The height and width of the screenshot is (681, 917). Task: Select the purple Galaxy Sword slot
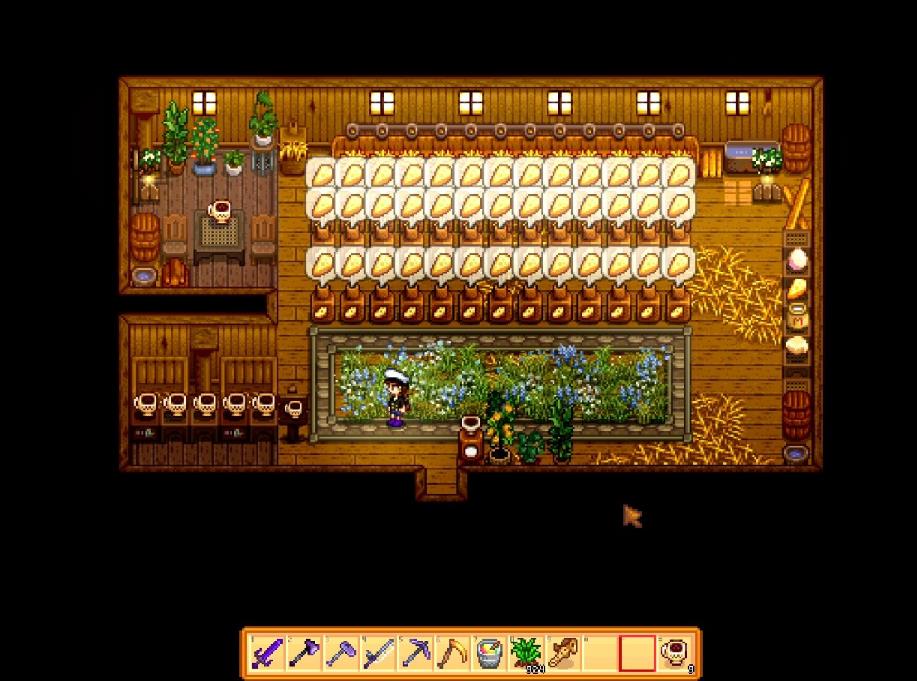coord(267,653)
